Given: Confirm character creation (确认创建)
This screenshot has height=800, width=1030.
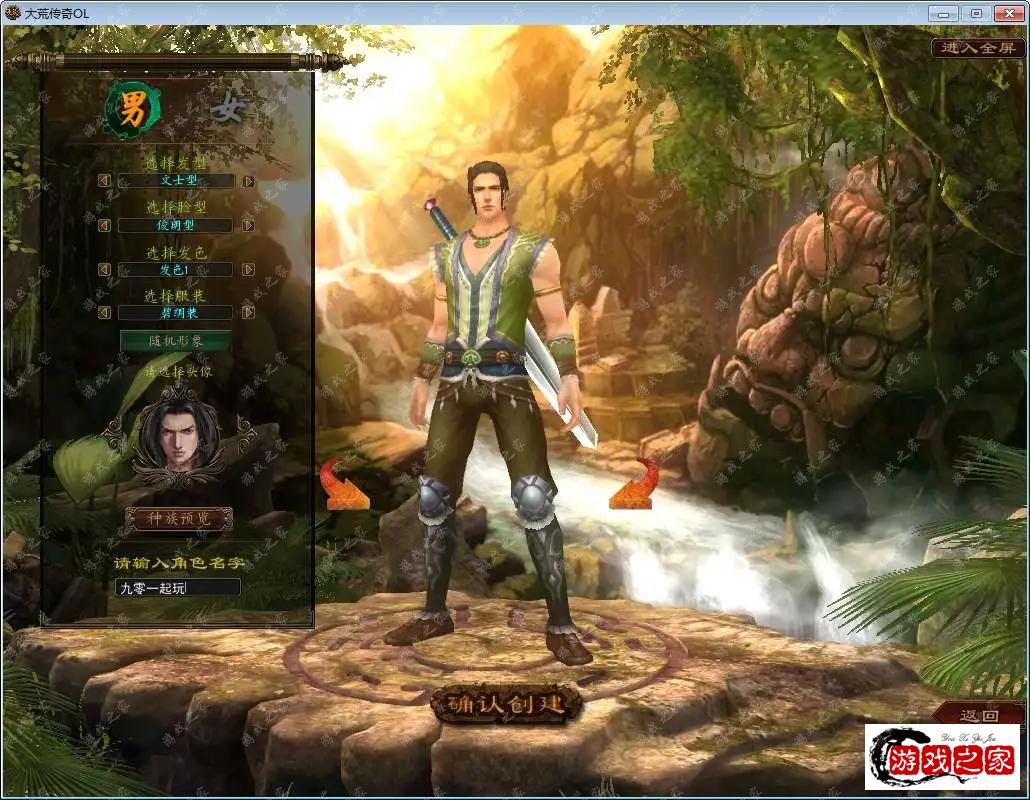Looking at the screenshot, I should [x=506, y=704].
